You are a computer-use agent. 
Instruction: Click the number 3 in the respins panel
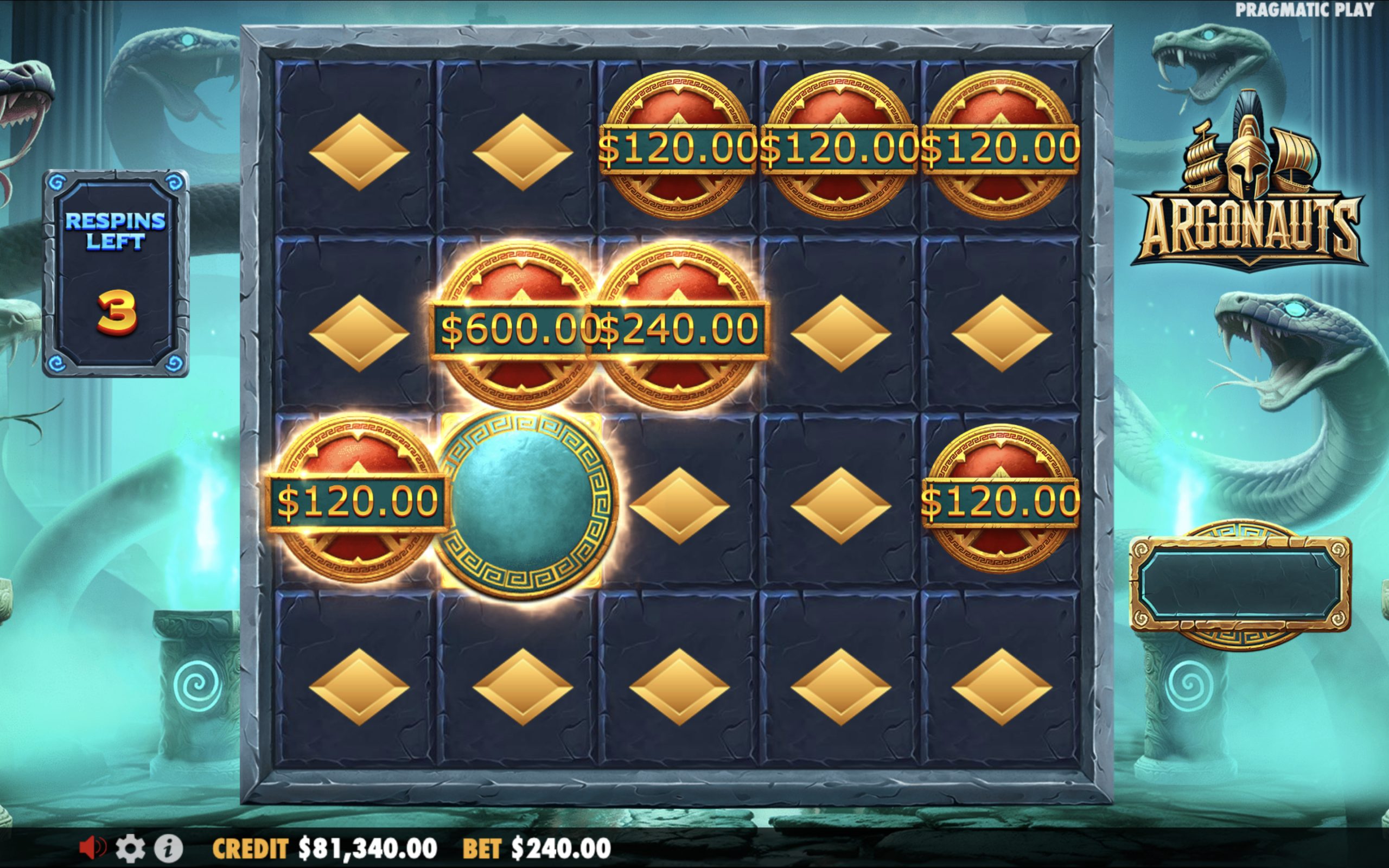point(117,313)
